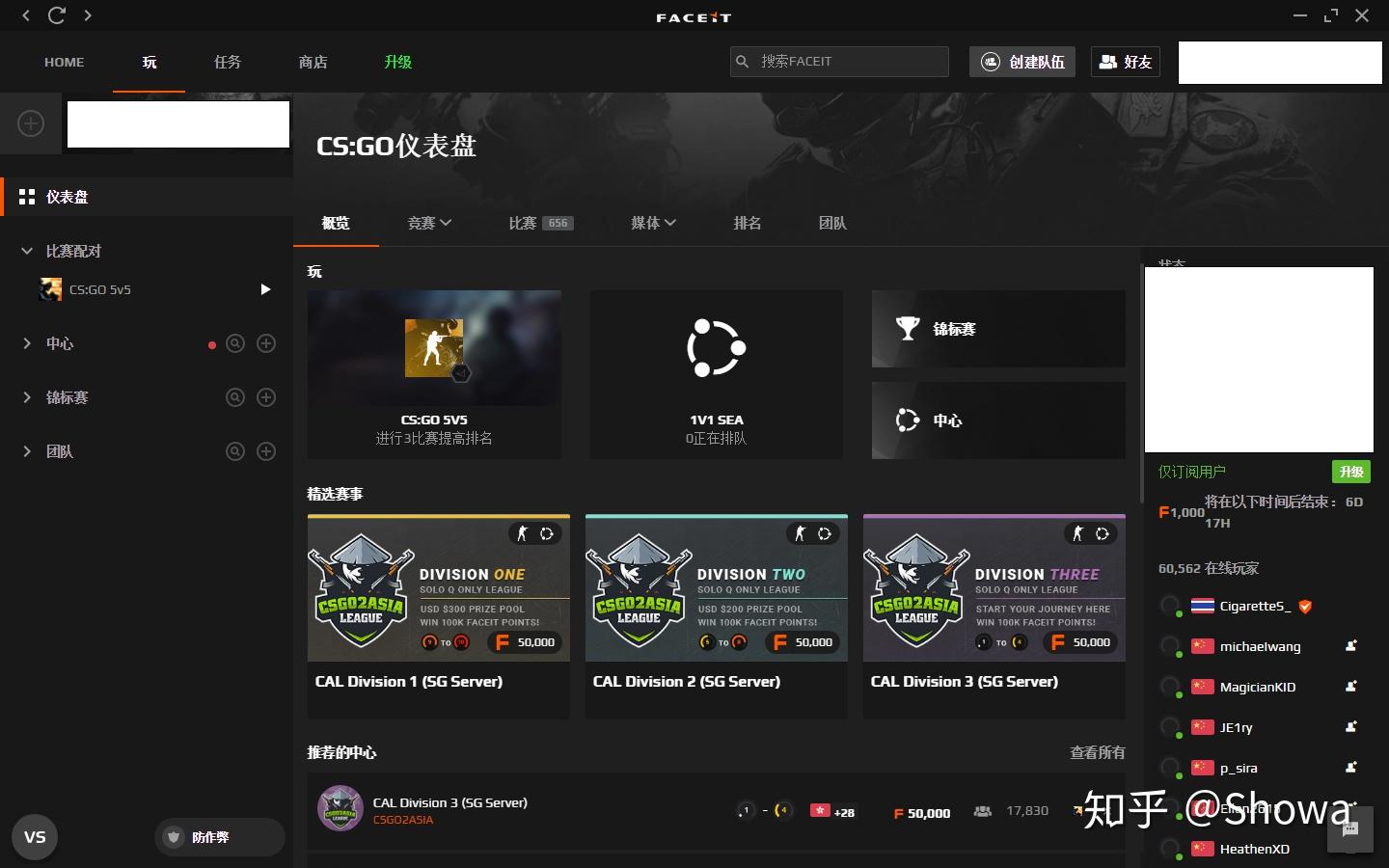Click the 1V1 SEA queue circle icon
Screen dimensions: 1389x868
coord(716,348)
